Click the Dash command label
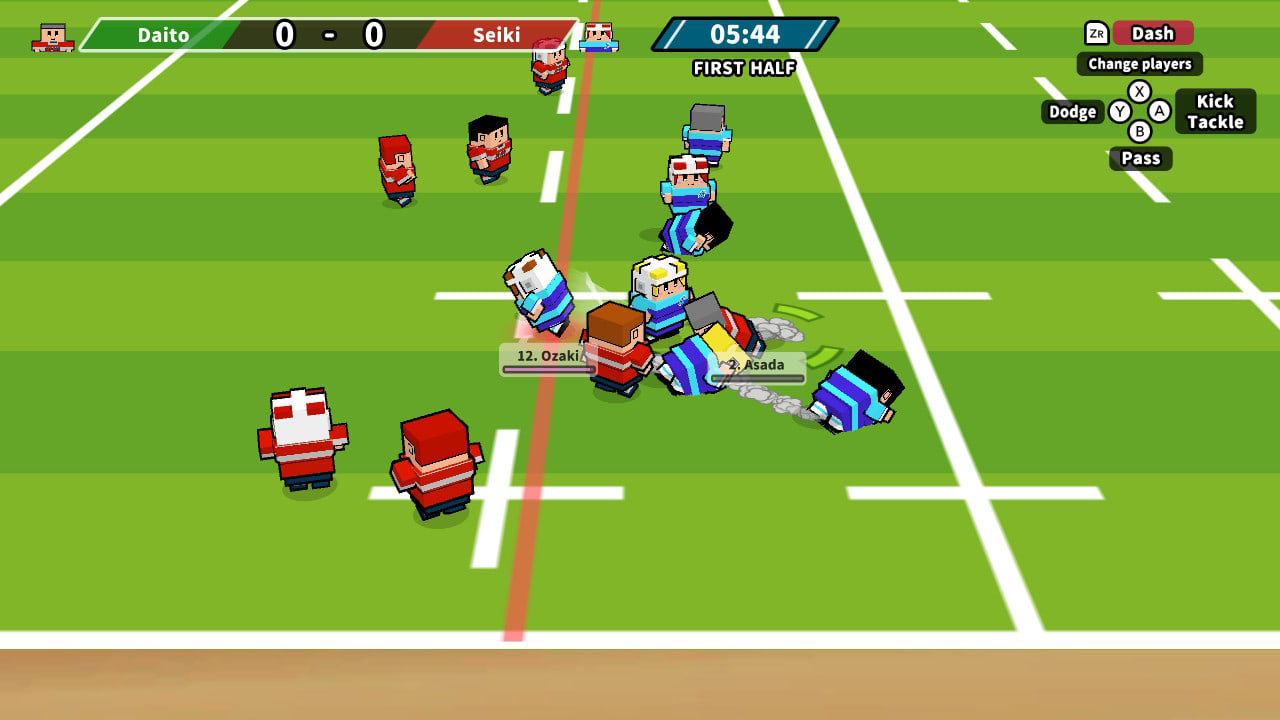 [x=1152, y=33]
